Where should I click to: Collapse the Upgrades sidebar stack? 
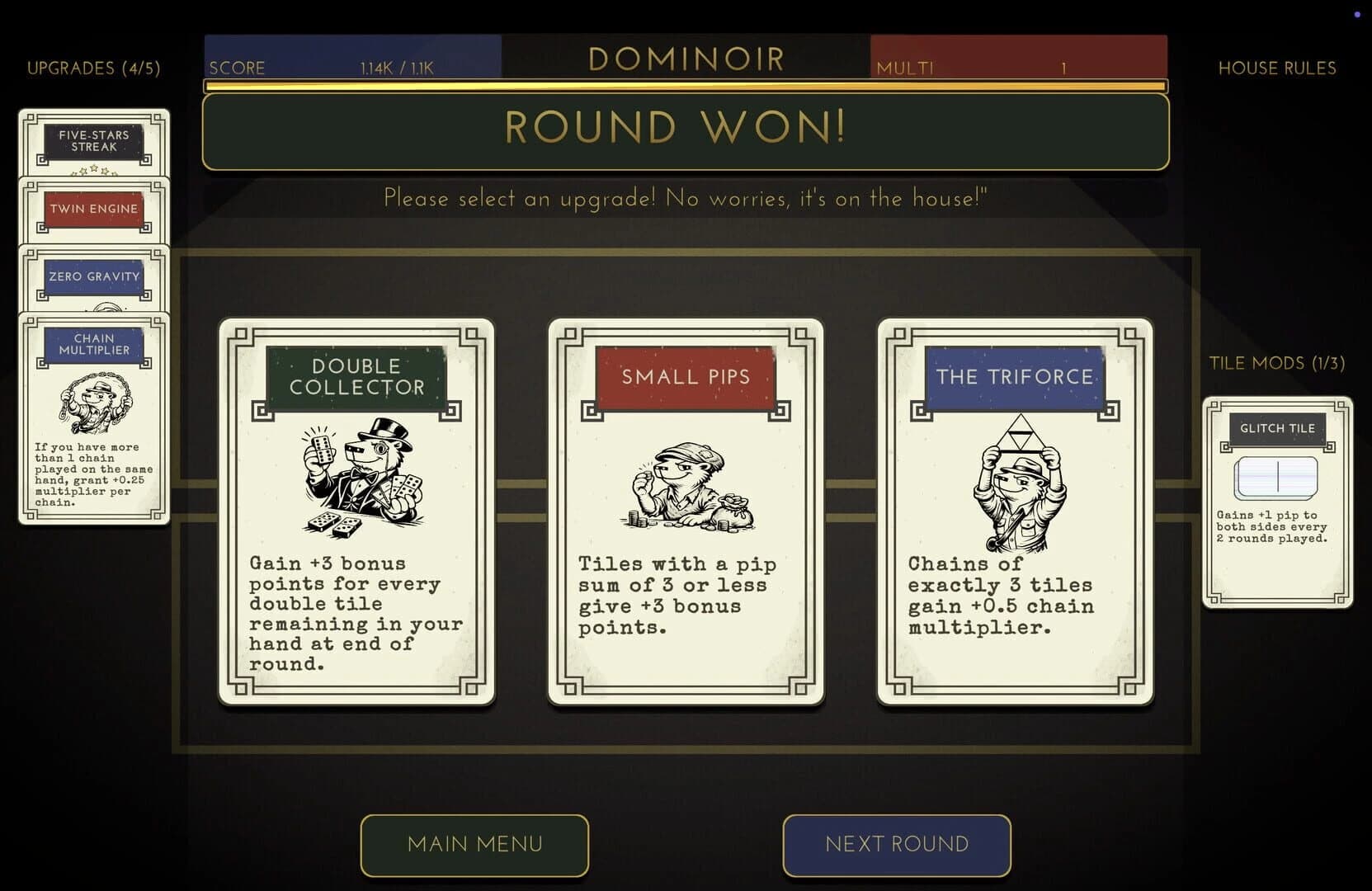click(x=95, y=68)
